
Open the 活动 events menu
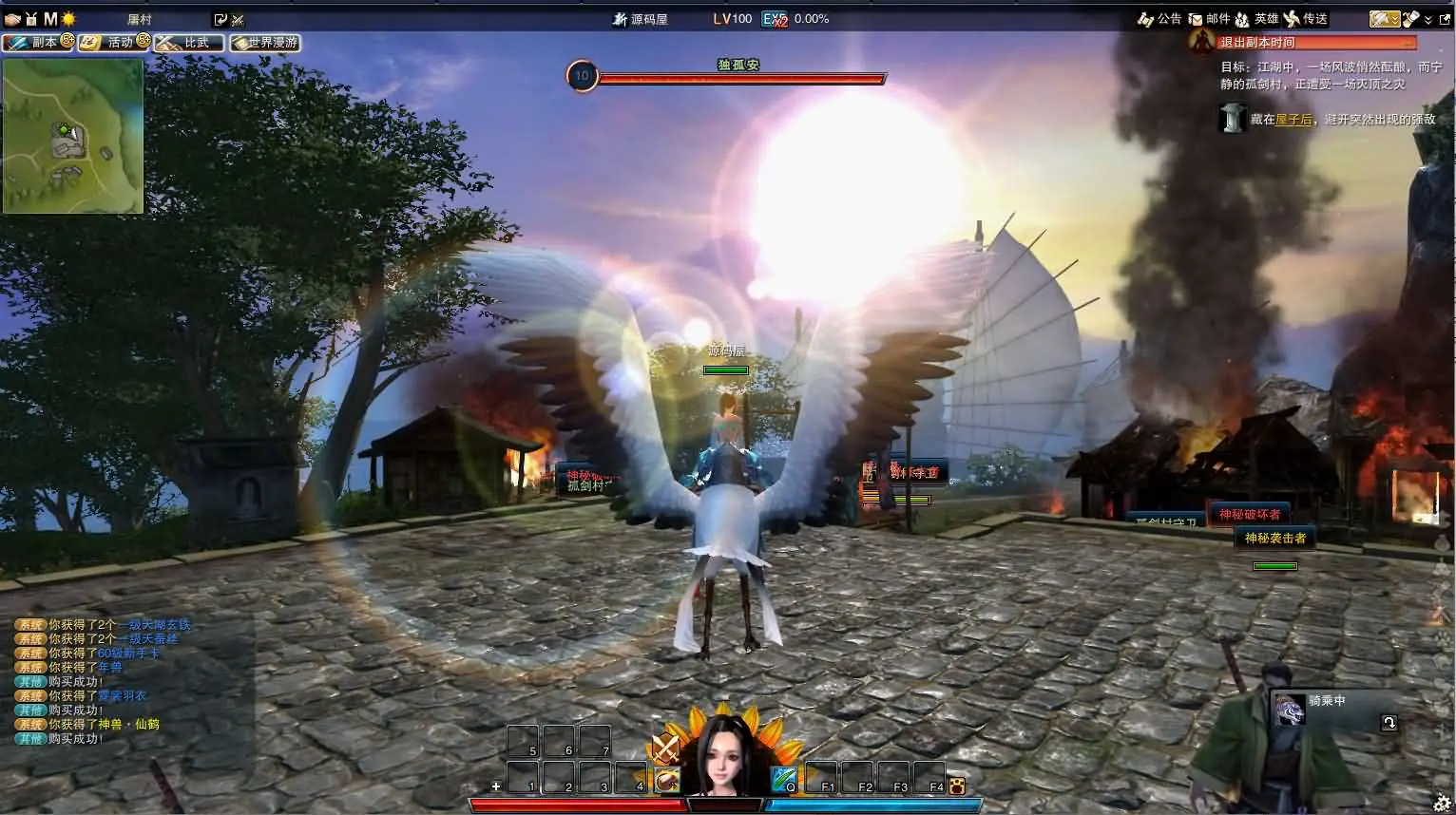pyautogui.click(x=115, y=43)
